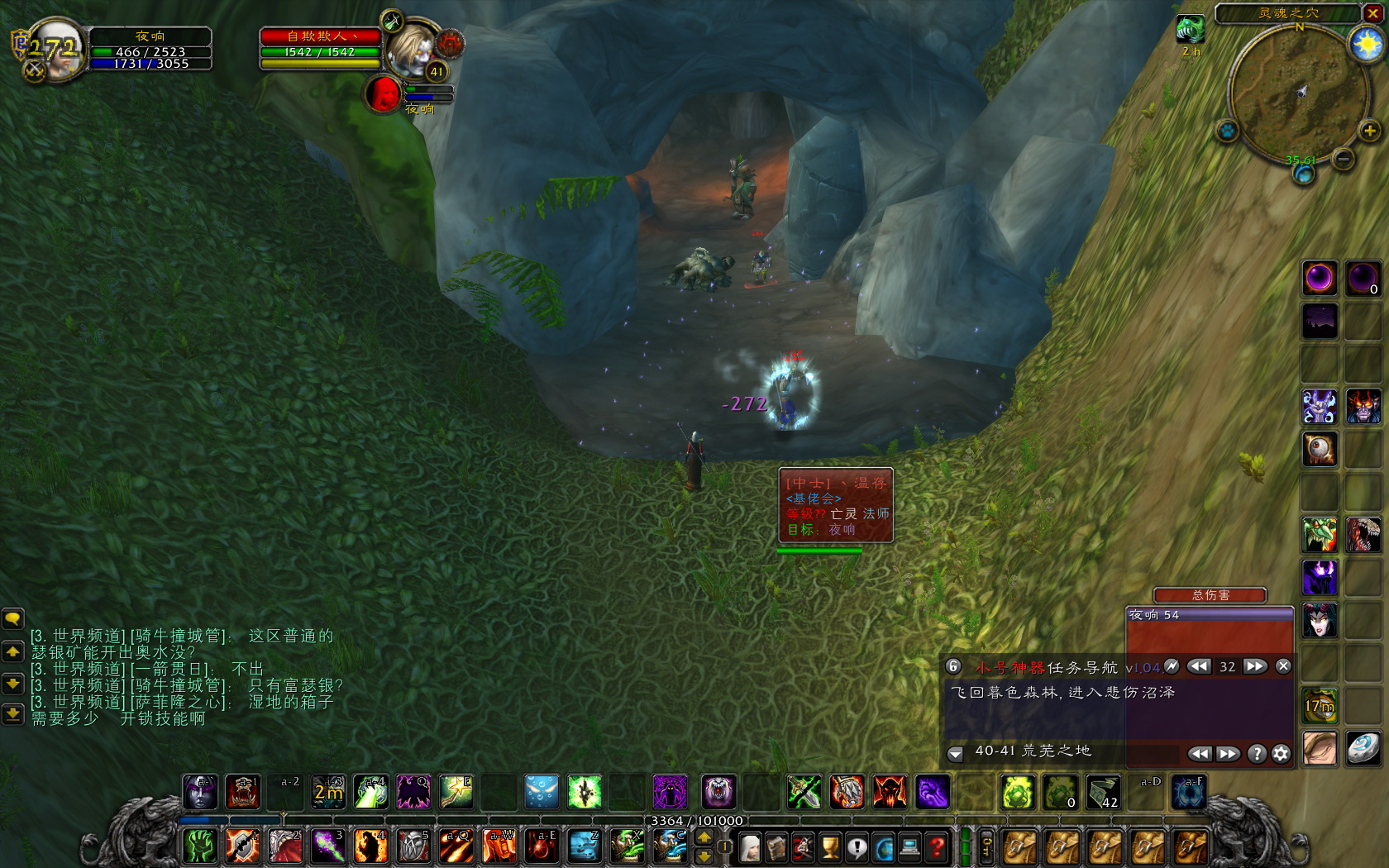Viewport: 1389px width, 868px height.
Task: Toggle minimap tracking below the minimap
Action: 1226,130
